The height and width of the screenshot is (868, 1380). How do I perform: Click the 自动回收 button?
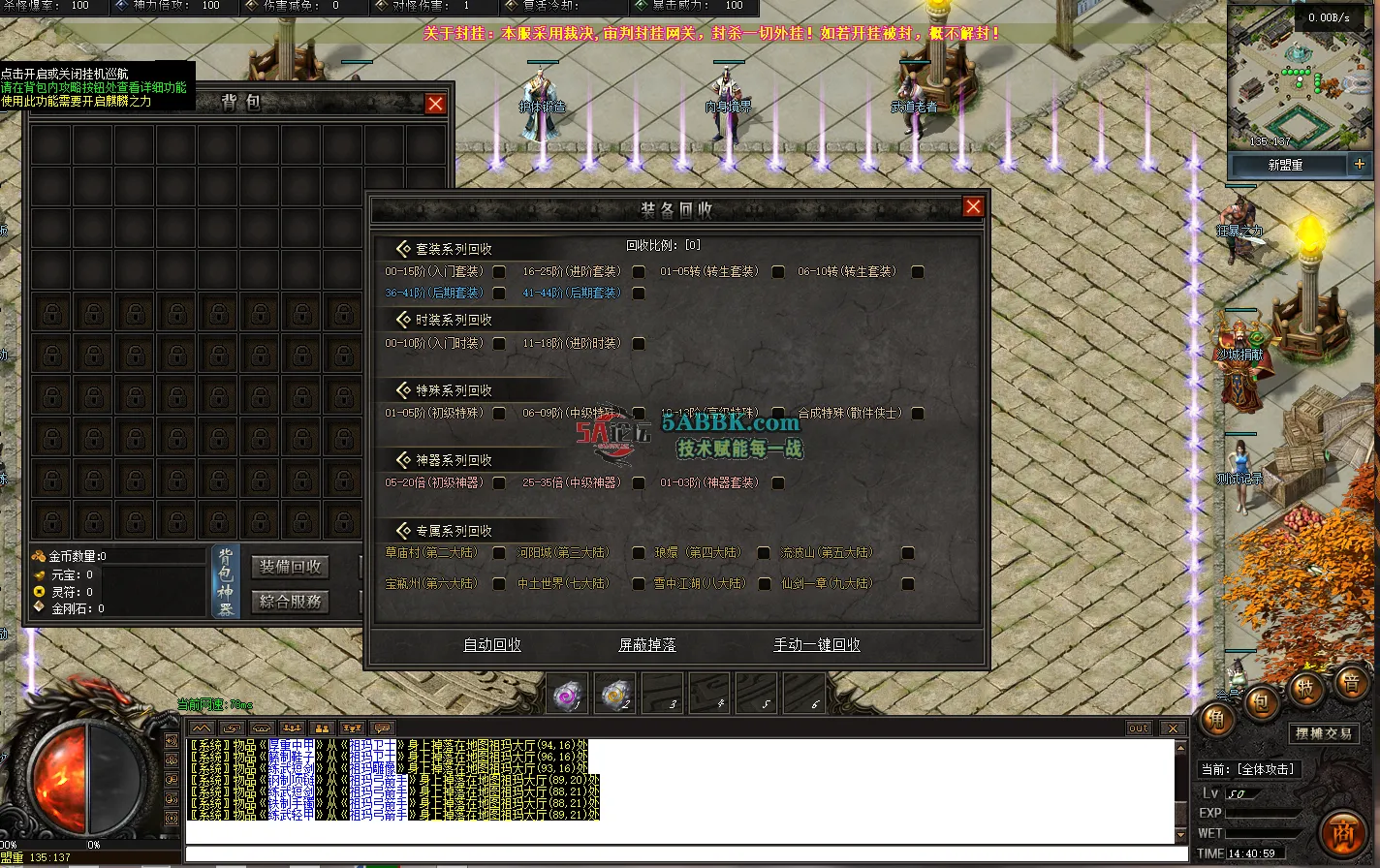491,644
